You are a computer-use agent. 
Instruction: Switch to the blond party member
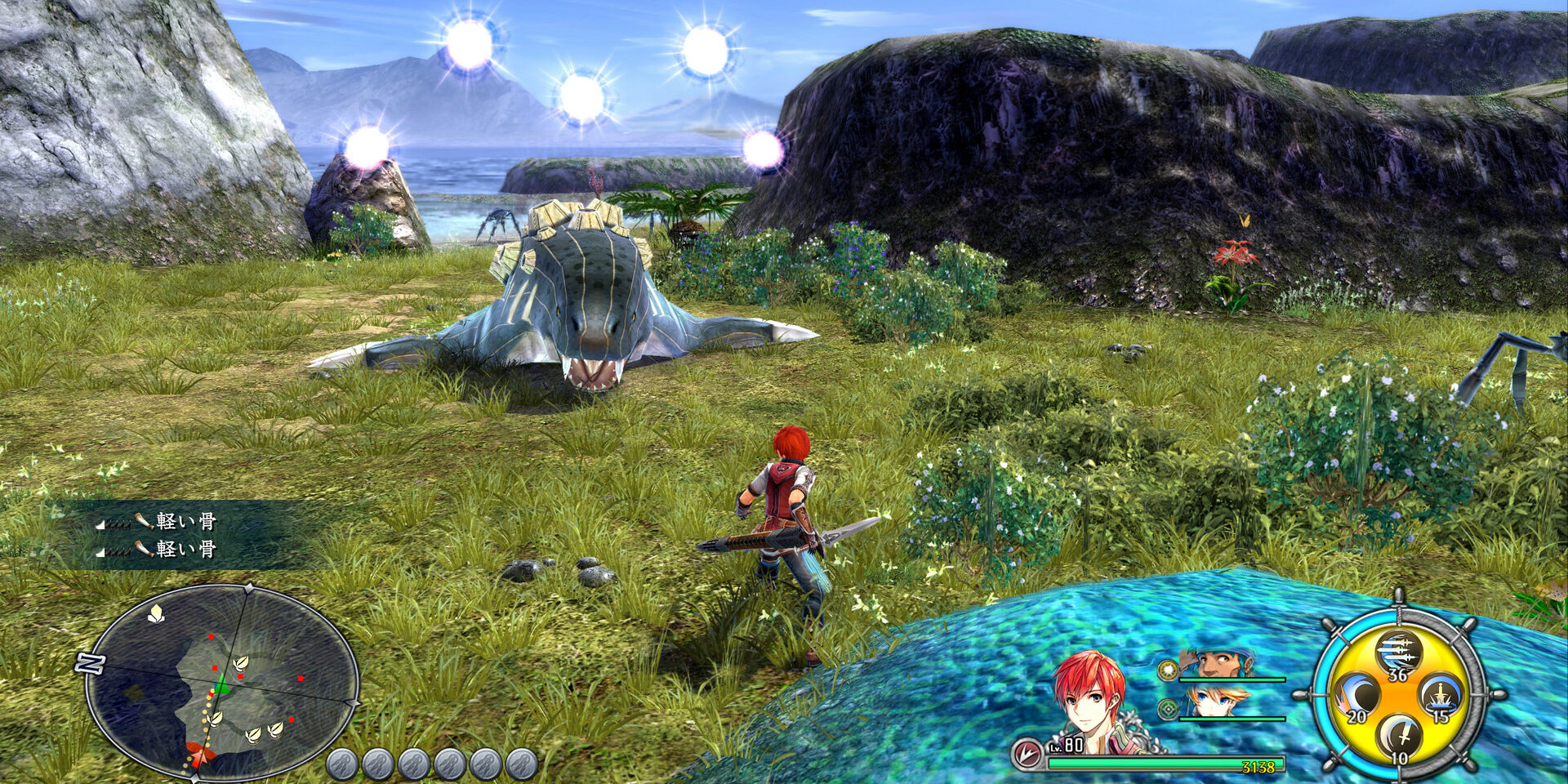tap(1217, 702)
